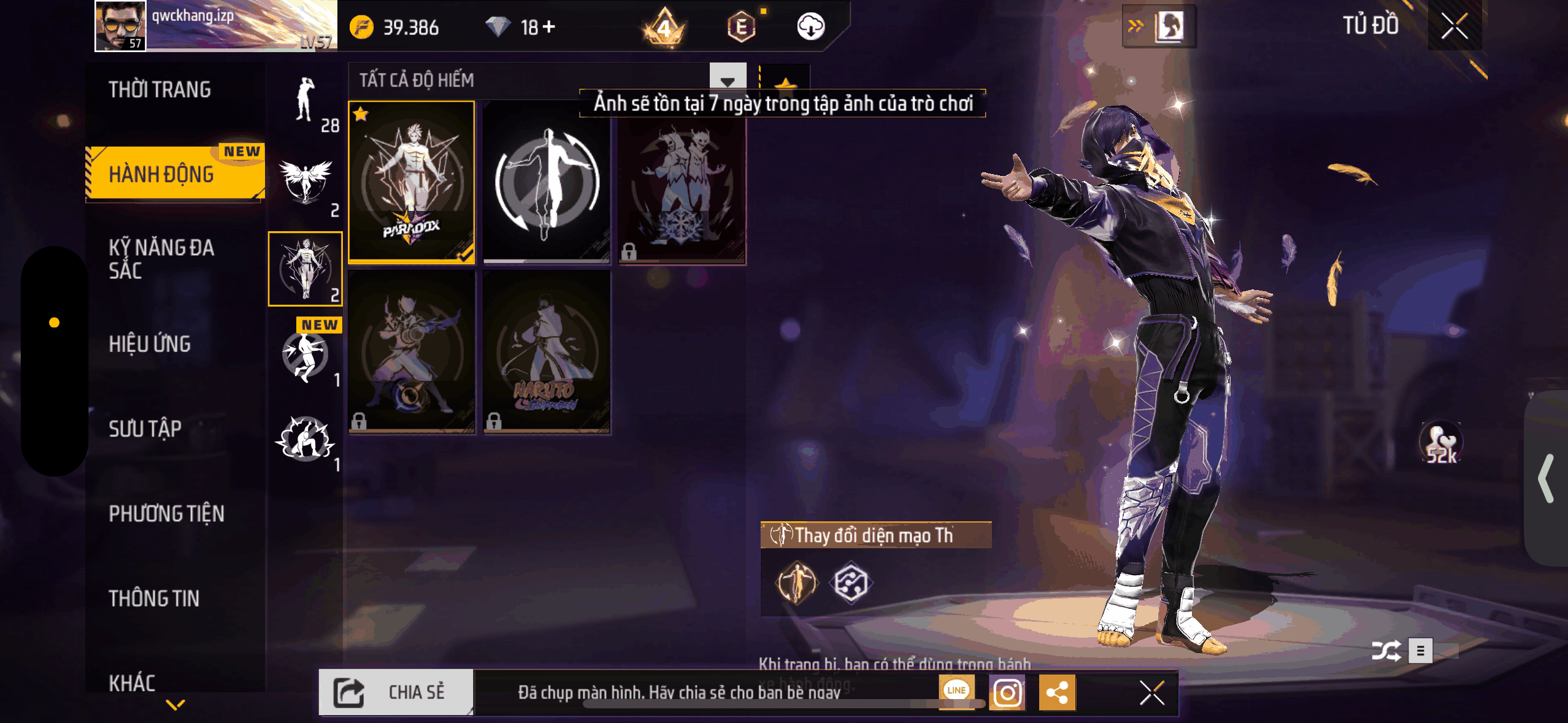Select the Hành Động category

(162, 174)
